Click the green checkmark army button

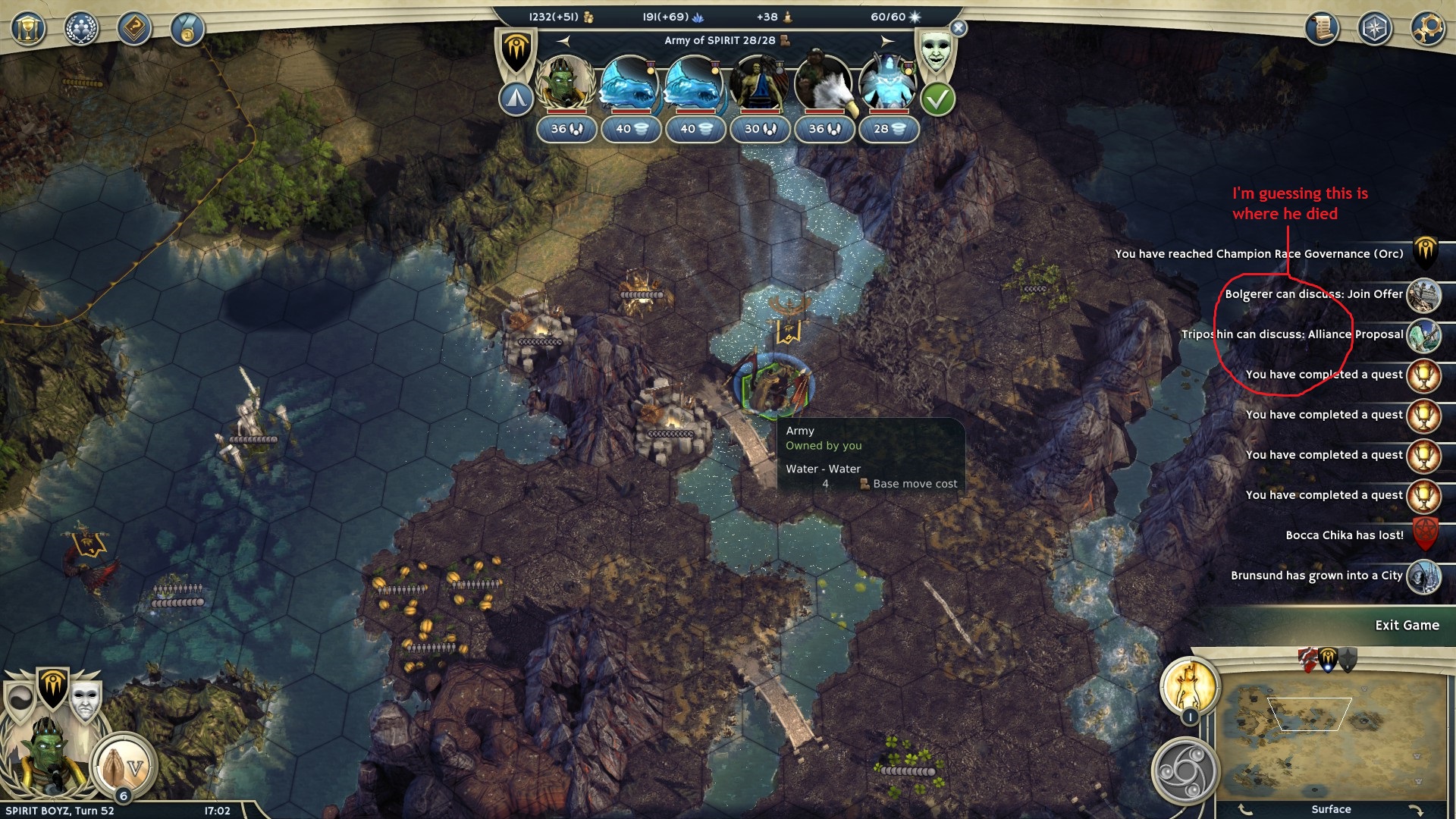(x=937, y=99)
